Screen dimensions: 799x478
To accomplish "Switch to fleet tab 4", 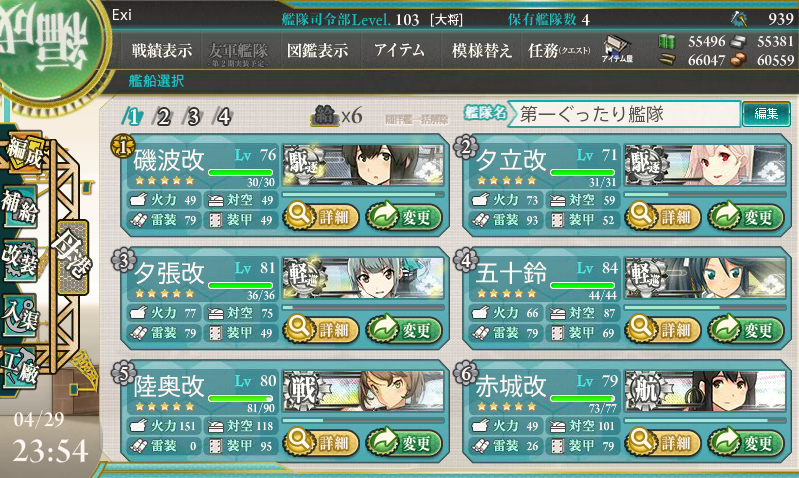I will 223,116.
